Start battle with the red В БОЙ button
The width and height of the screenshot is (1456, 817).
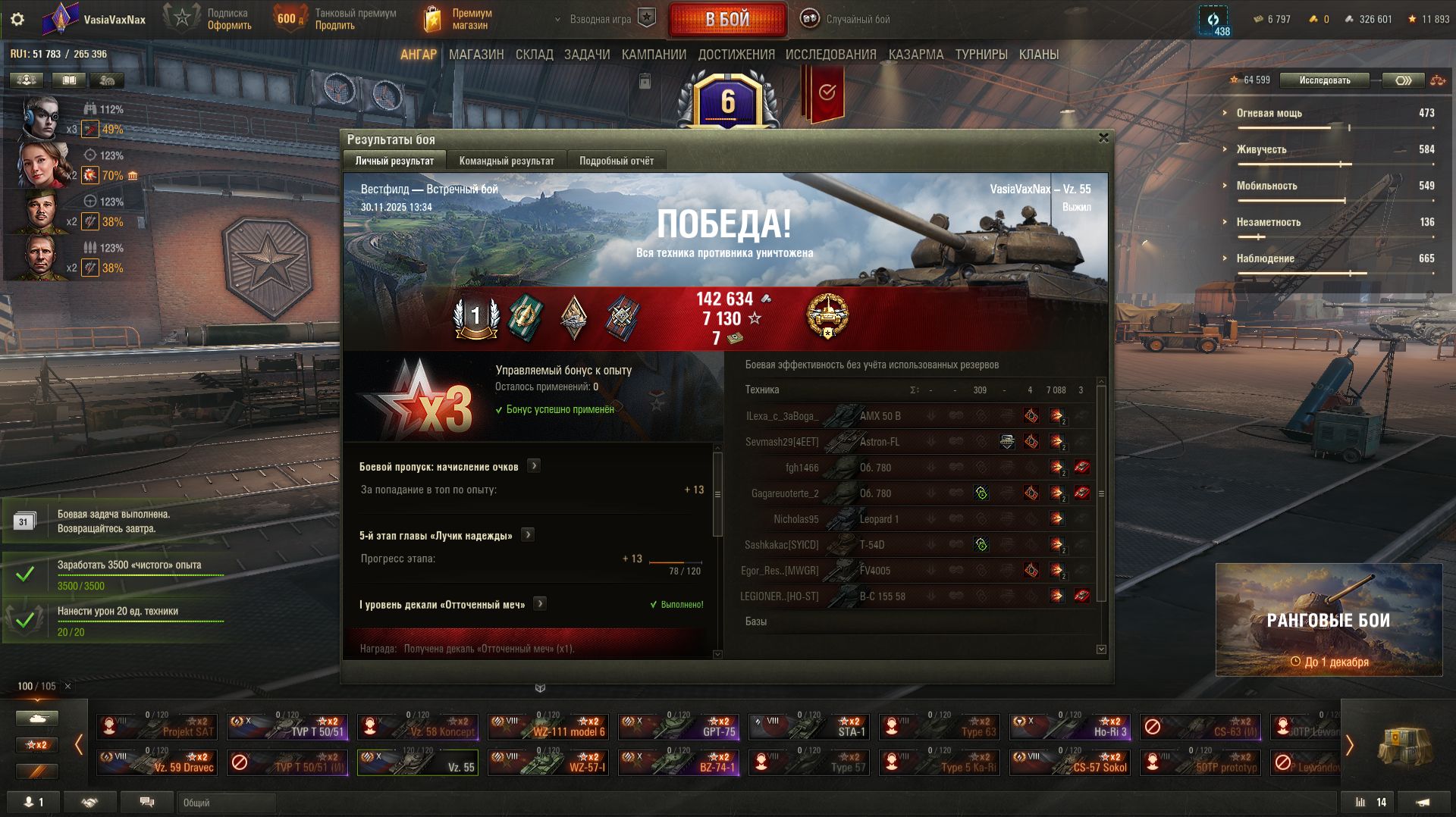[x=727, y=20]
